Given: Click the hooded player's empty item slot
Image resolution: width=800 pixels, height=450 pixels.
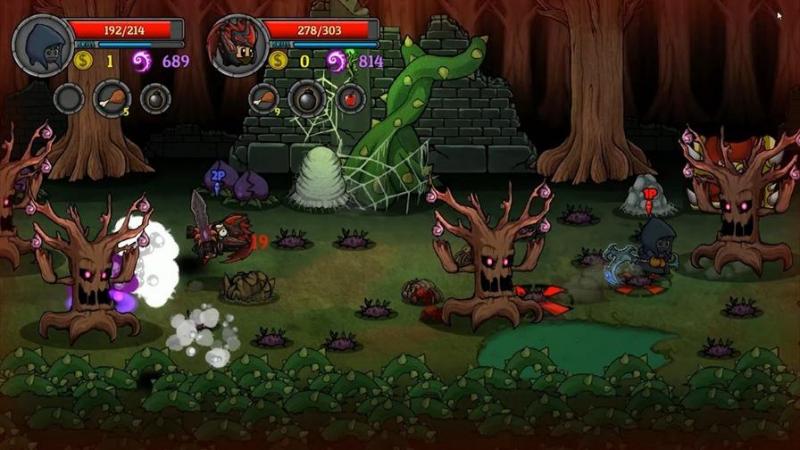Looking at the screenshot, I should coord(68,98).
